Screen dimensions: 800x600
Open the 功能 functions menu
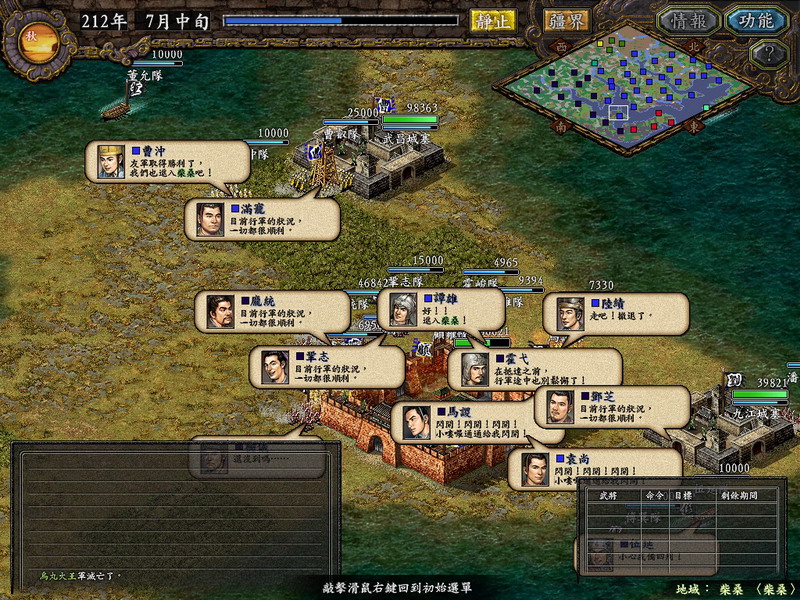tap(755, 20)
